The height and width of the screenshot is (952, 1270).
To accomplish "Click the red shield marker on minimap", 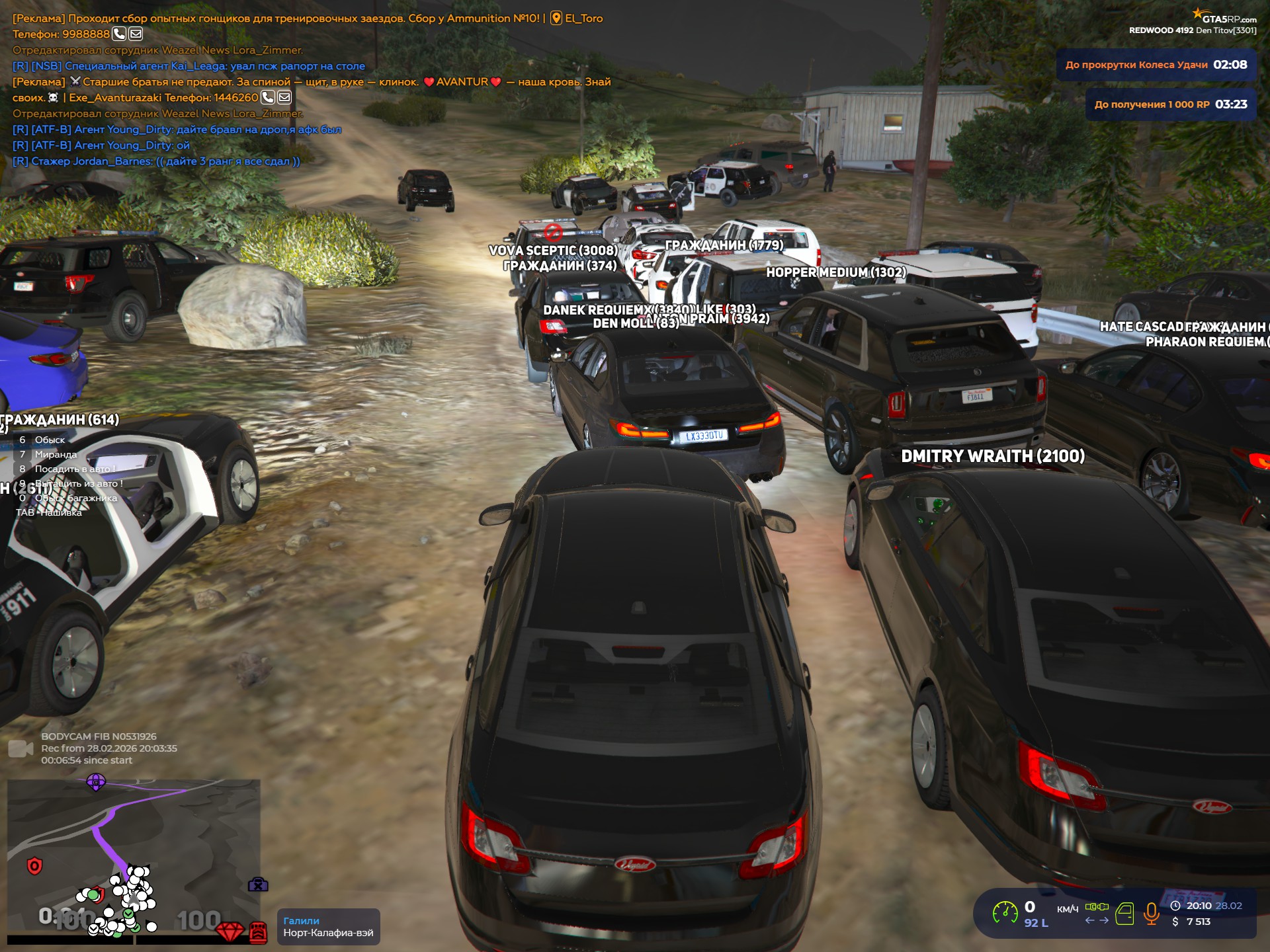I will click(x=34, y=865).
